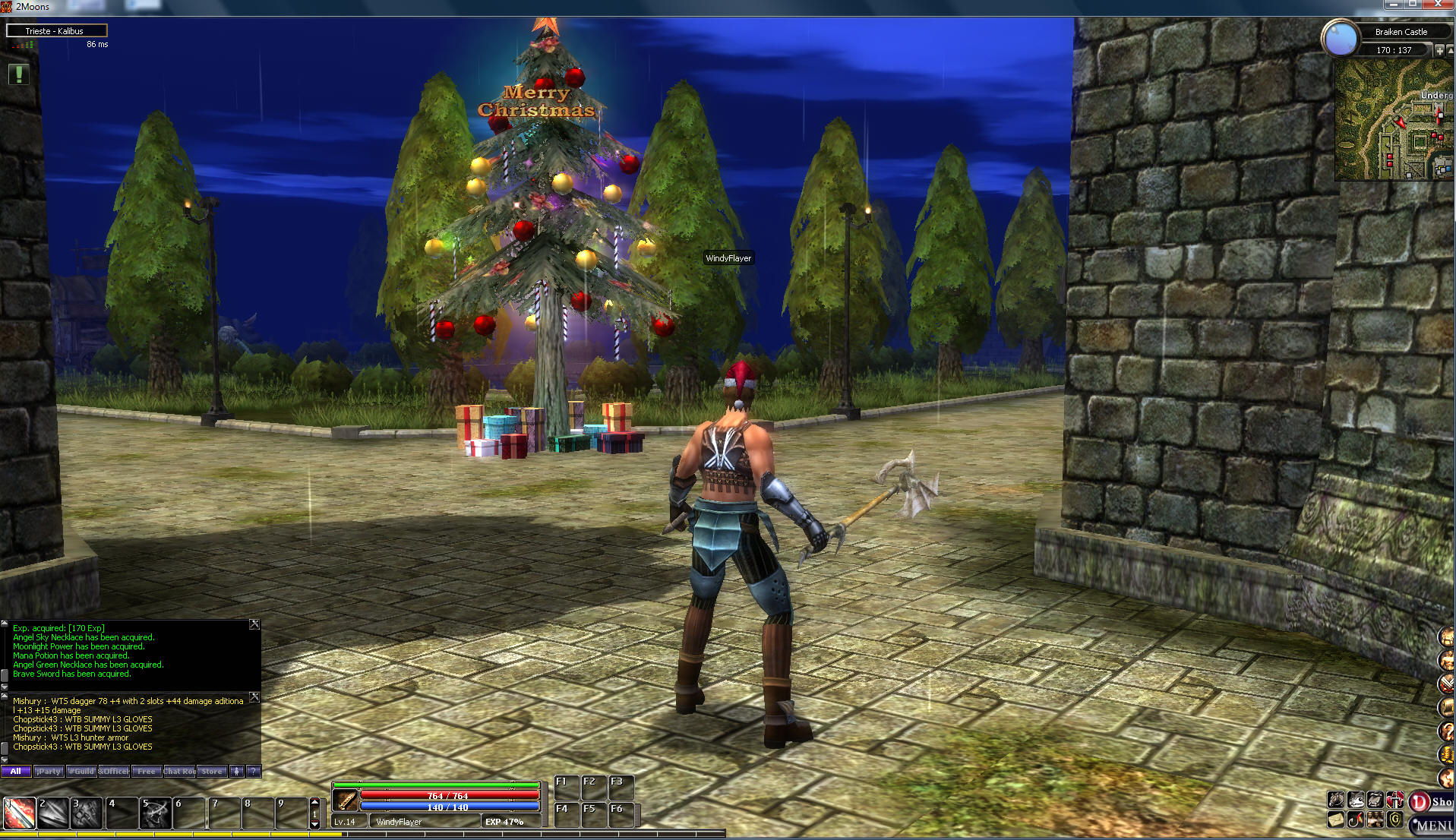
Task: Open the ;Party chat tab
Action: pos(49,772)
